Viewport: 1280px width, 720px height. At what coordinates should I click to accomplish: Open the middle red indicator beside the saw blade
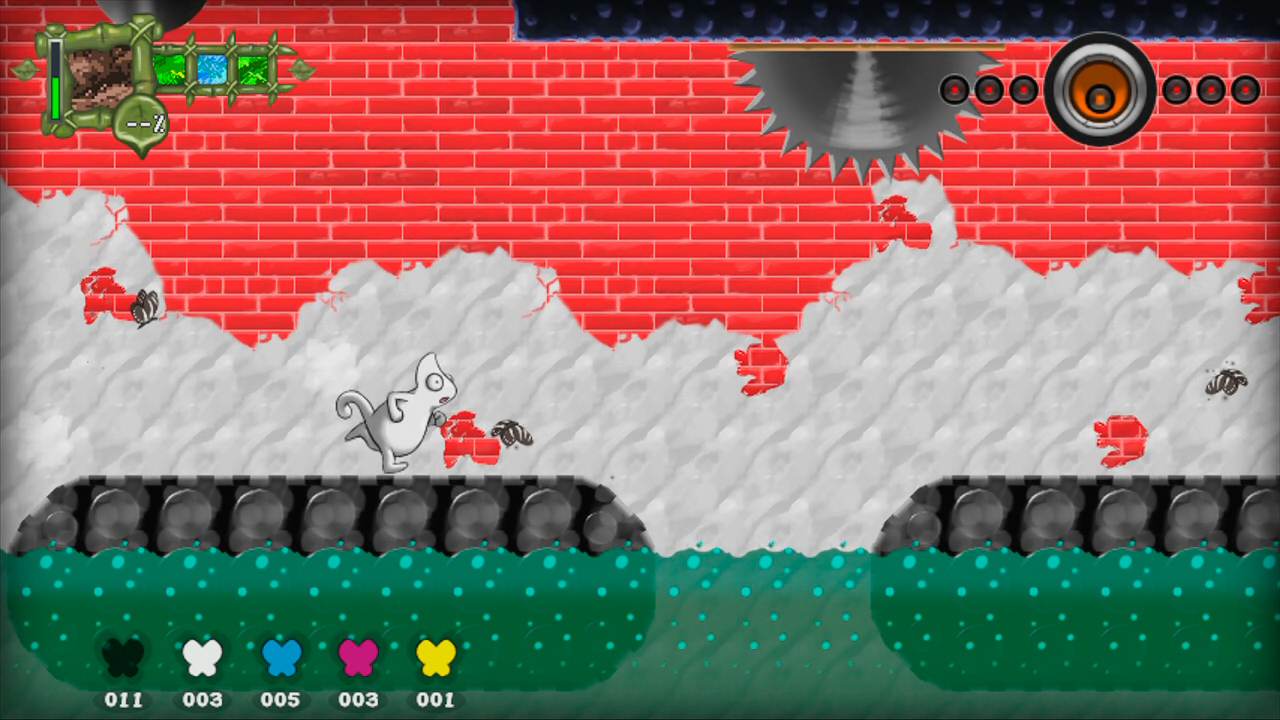pyautogui.click(x=989, y=89)
